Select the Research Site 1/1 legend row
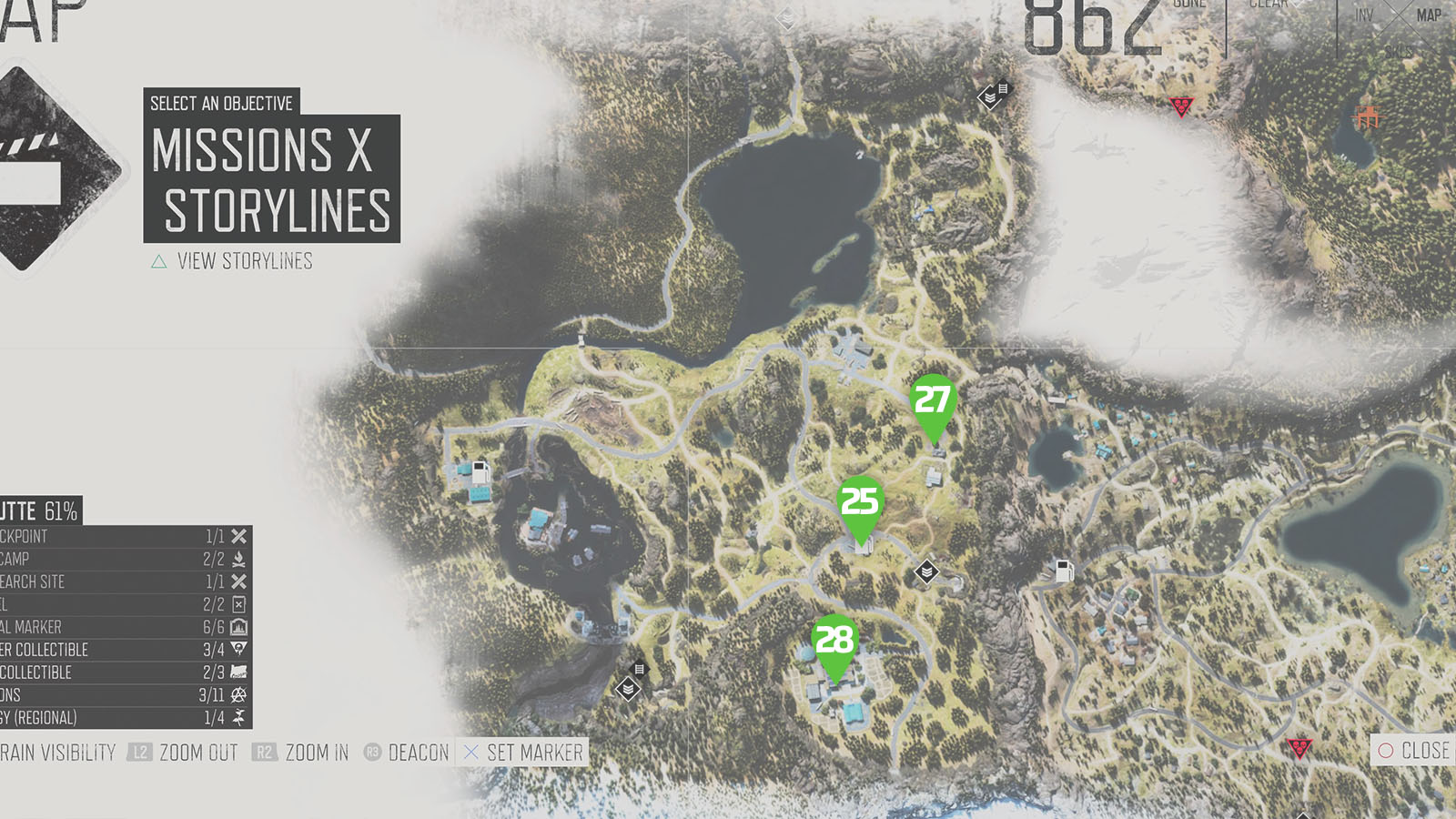This screenshot has width=1456, height=819. click(x=125, y=581)
